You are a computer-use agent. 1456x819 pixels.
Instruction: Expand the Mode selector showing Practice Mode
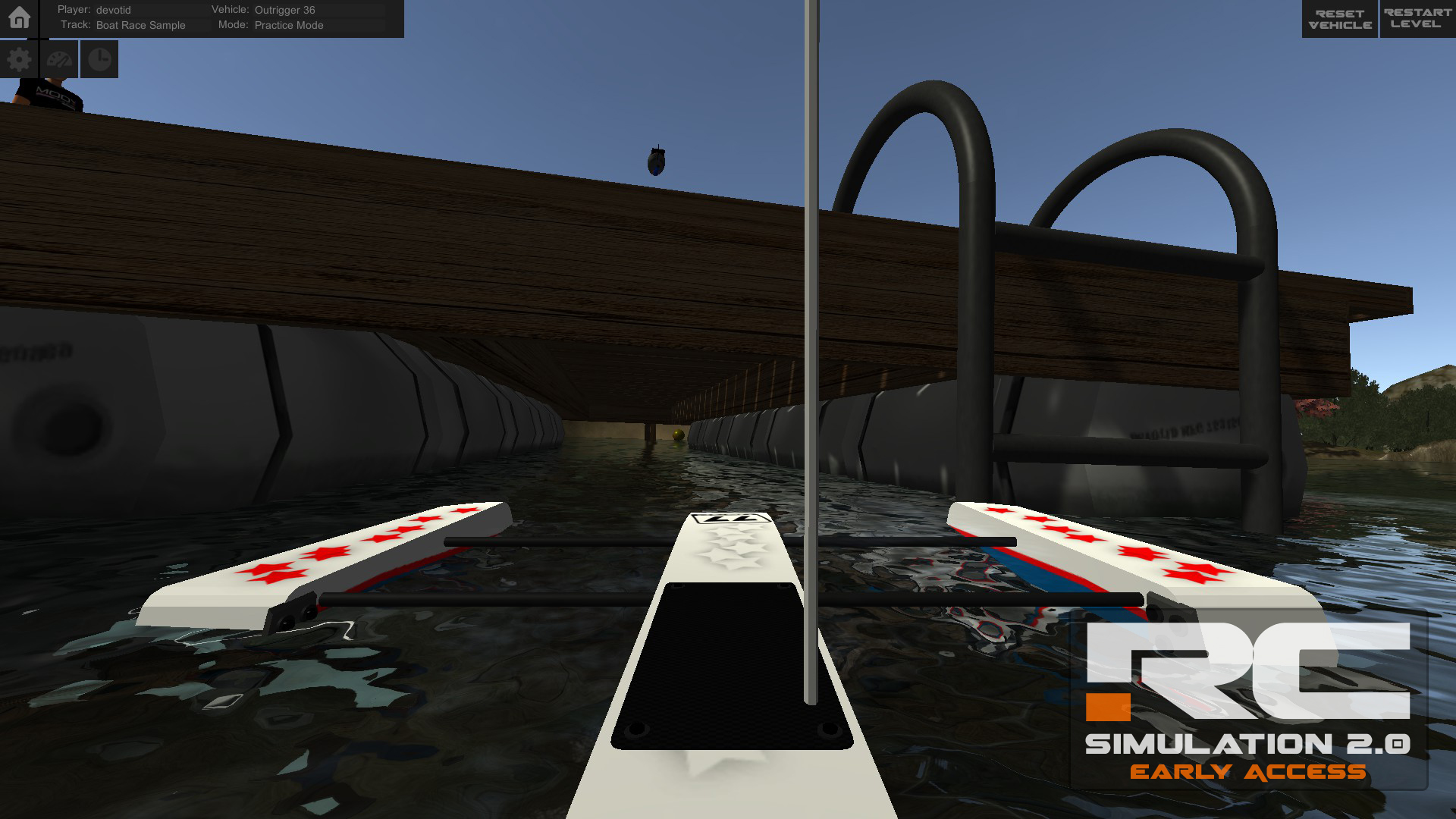[x=289, y=25]
